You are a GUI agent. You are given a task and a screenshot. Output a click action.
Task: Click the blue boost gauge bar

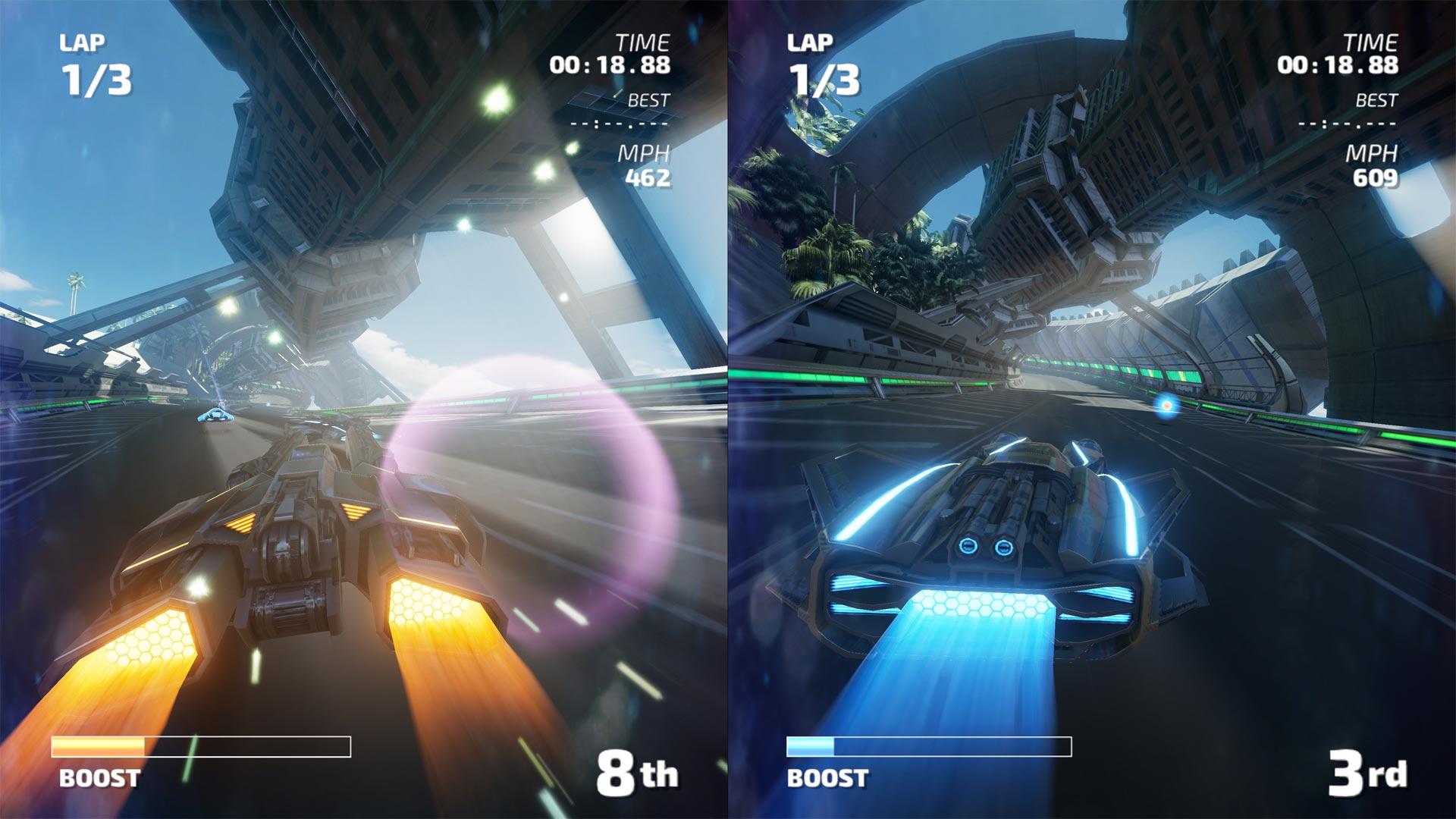pyautogui.click(x=811, y=746)
